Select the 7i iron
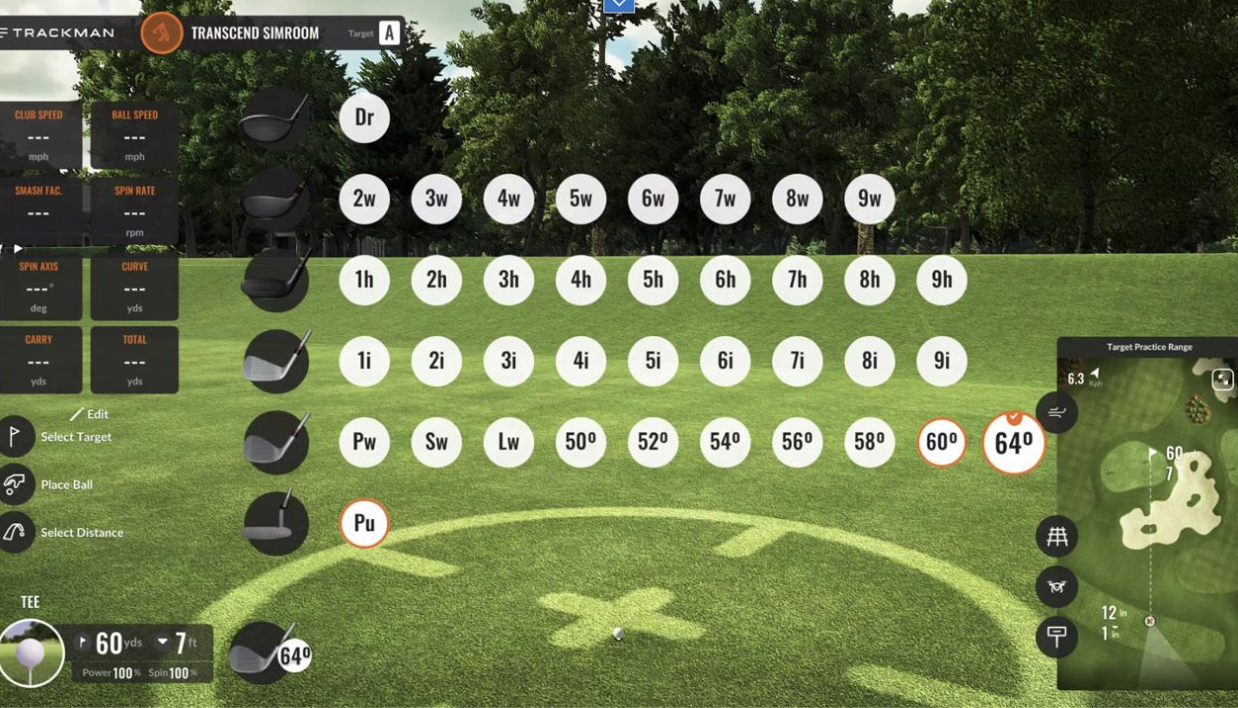The height and width of the screenshot is (708, 1238). [797, 361]
